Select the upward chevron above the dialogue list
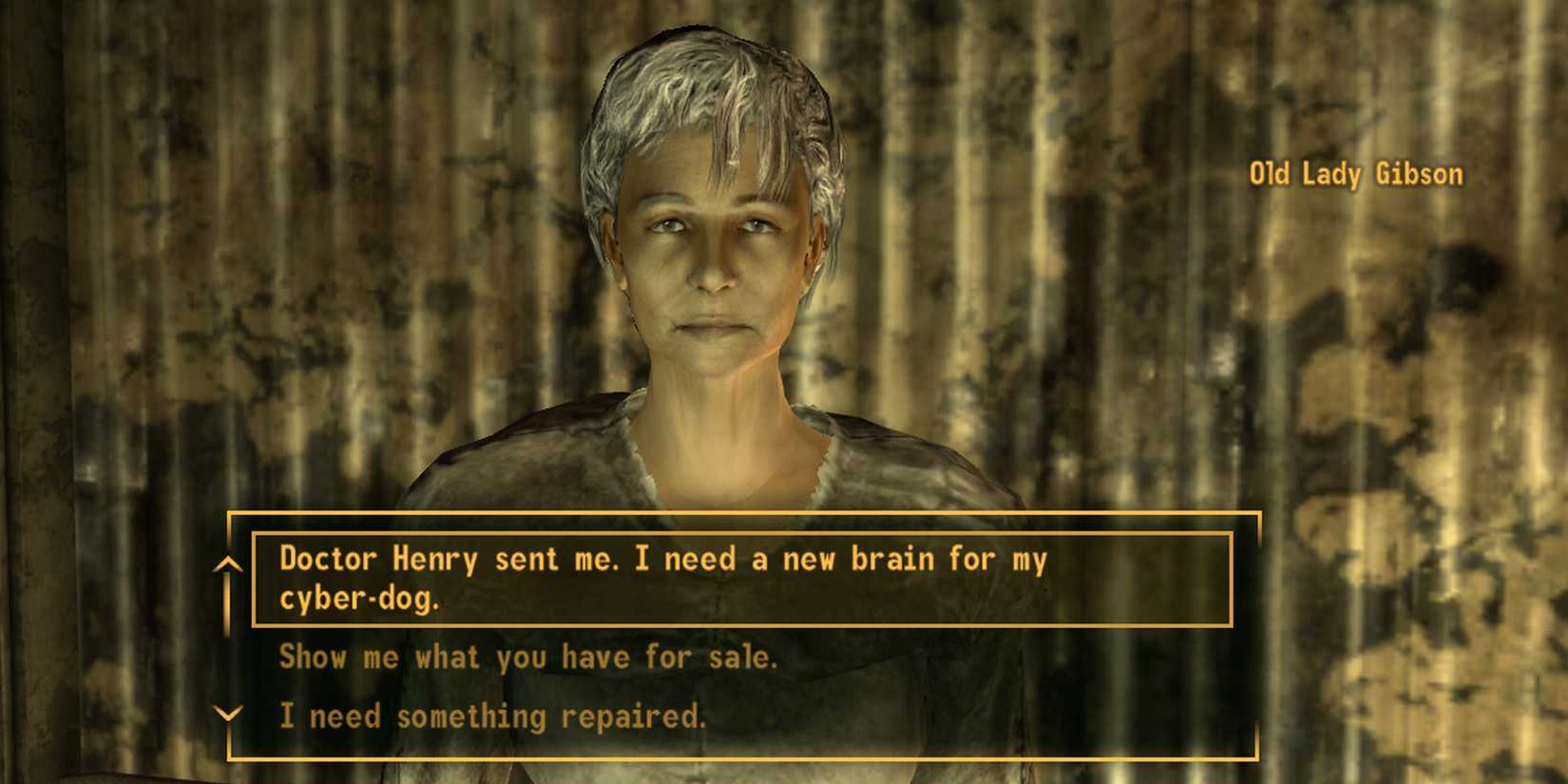 coord(228,563)
